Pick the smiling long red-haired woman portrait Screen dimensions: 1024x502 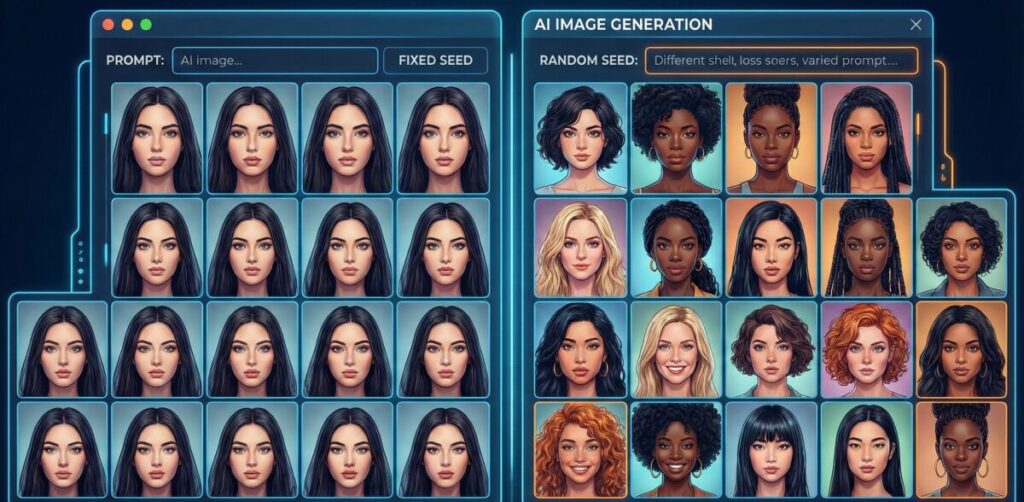click(580, 450)
